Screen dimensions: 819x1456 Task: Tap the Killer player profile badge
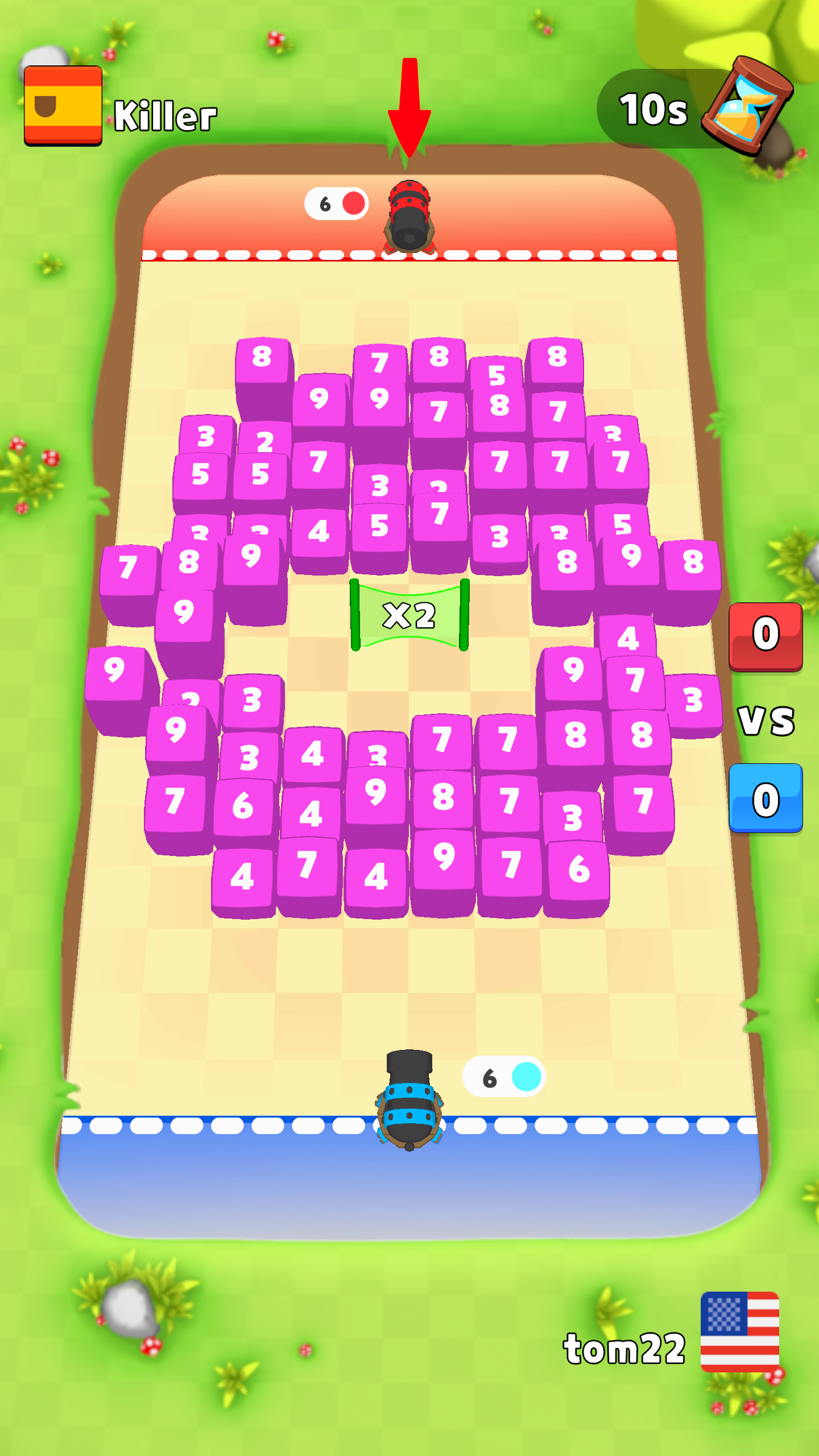coord(63,105)
